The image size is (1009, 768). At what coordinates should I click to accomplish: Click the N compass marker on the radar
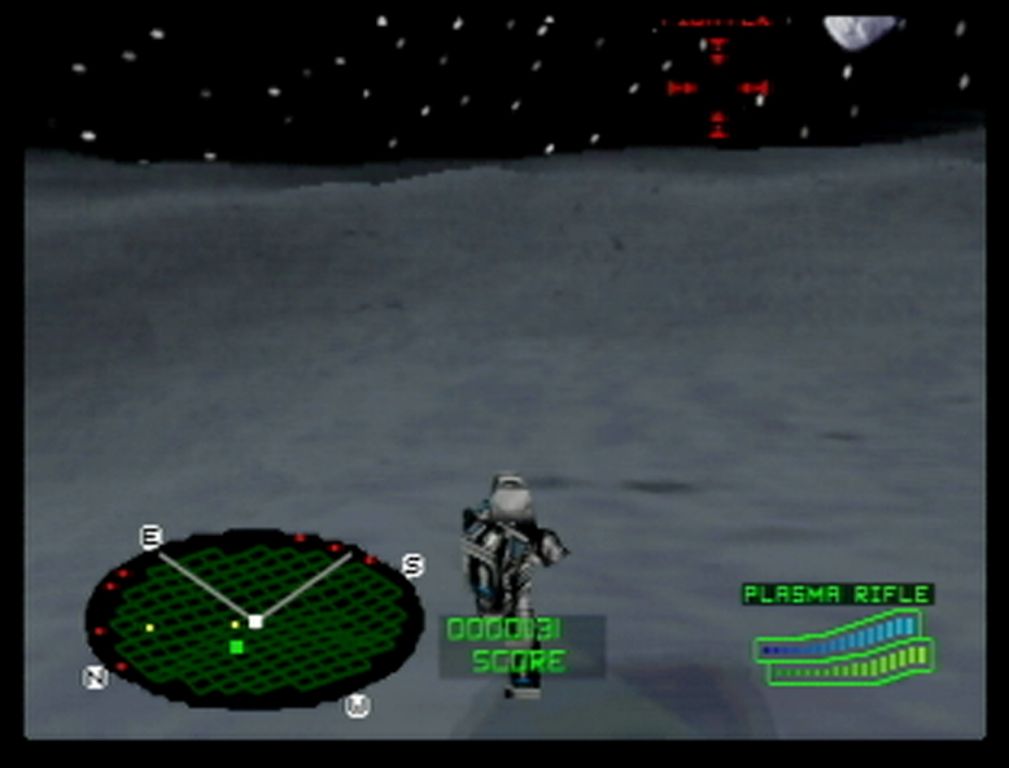95,677
